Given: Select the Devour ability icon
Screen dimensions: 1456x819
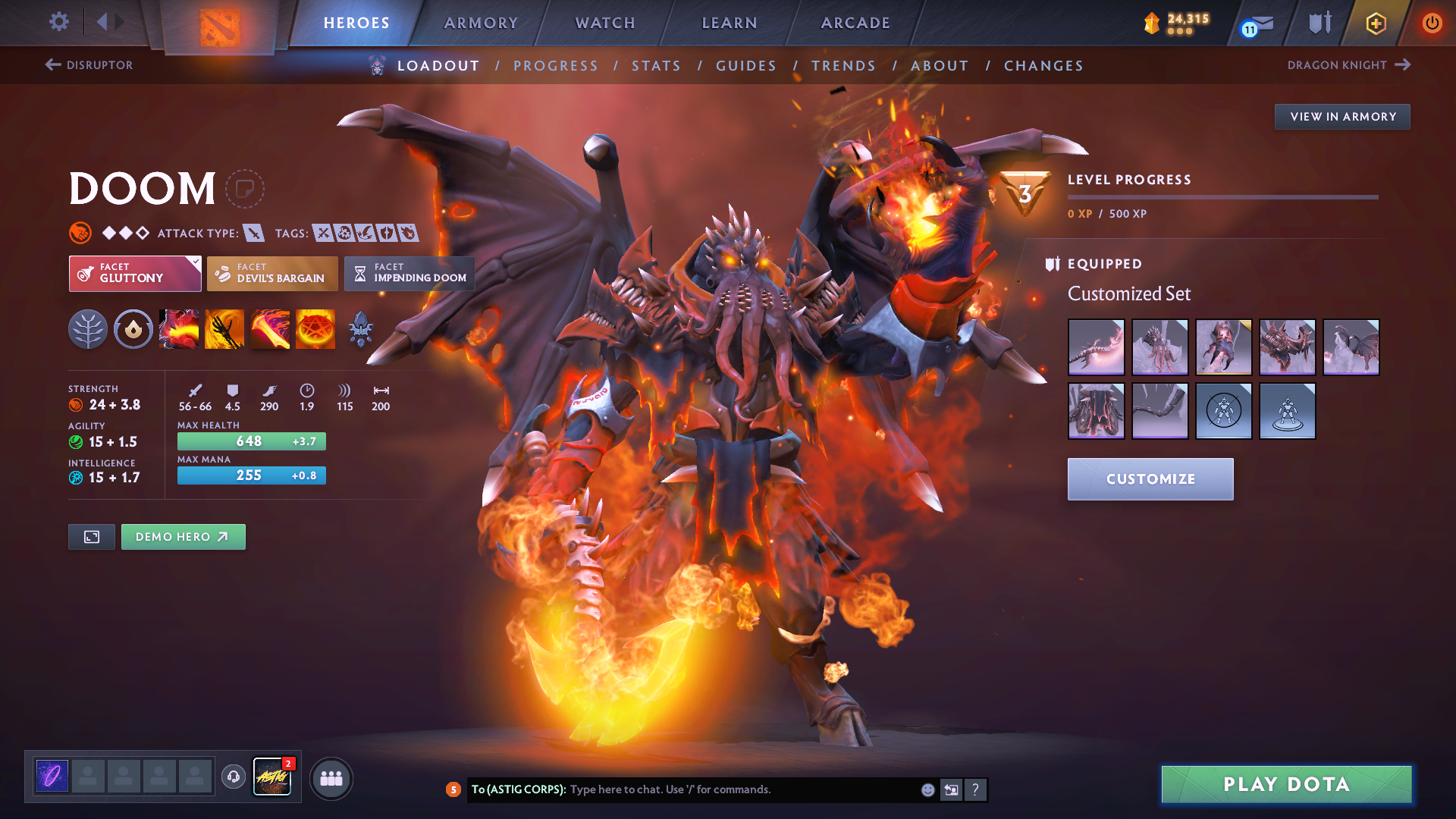Looking at the screenshot, I should pyautogui.click(x=178, y=329).
